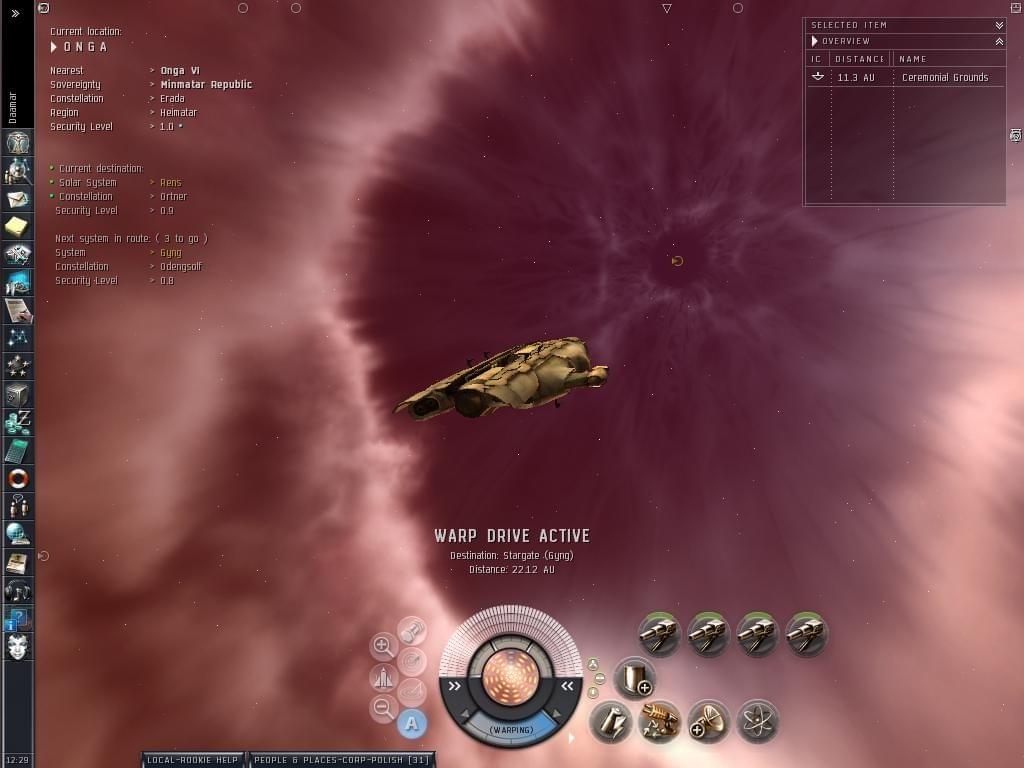Open the People & Places-Corp-Polish chat tab
Viewport: 1024px width, 768px height.
(x=341, y=760)
